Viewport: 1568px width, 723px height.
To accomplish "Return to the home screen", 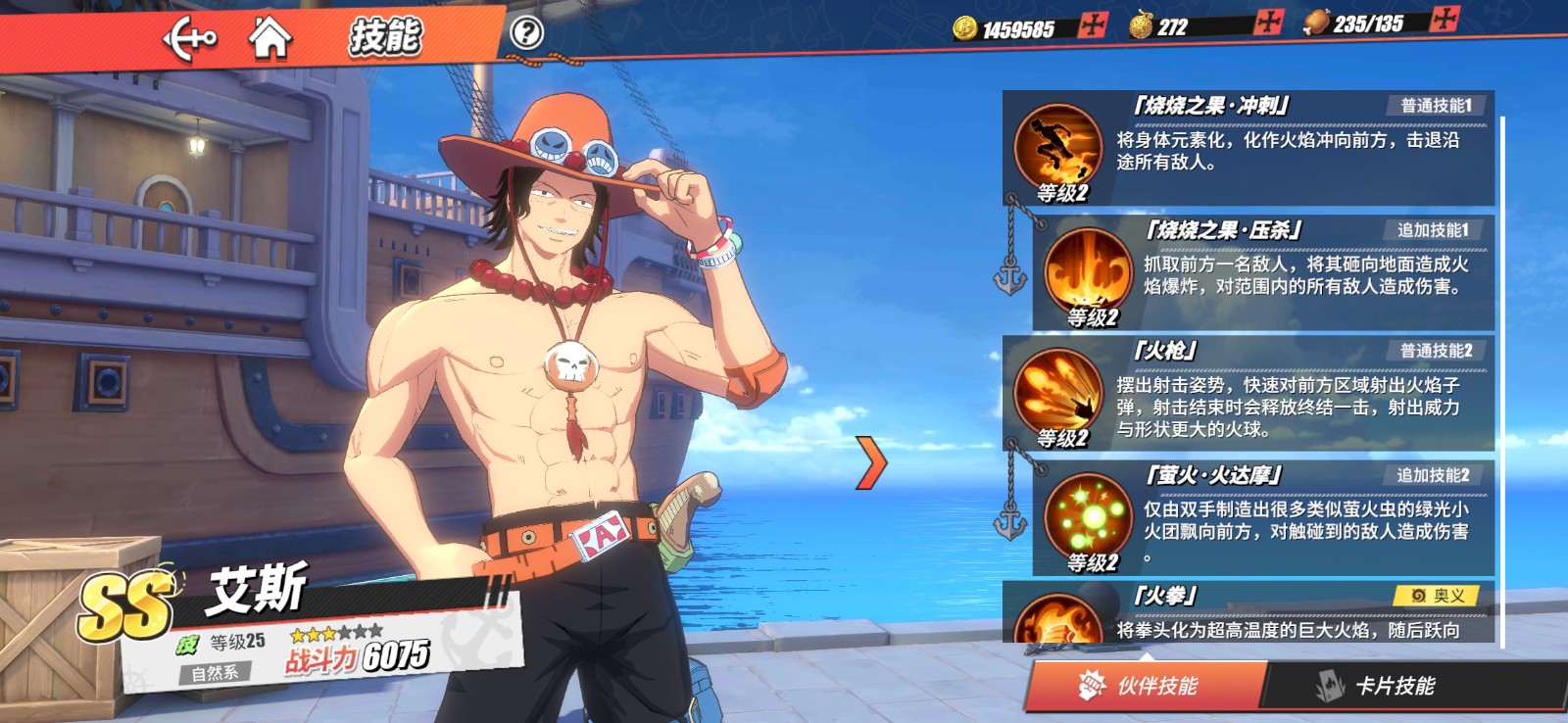I will 269,38.
